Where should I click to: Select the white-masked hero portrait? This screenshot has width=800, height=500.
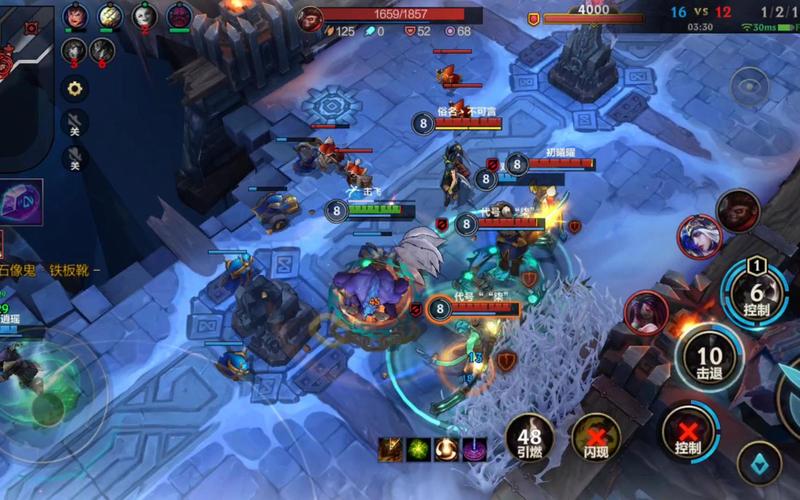144,16
